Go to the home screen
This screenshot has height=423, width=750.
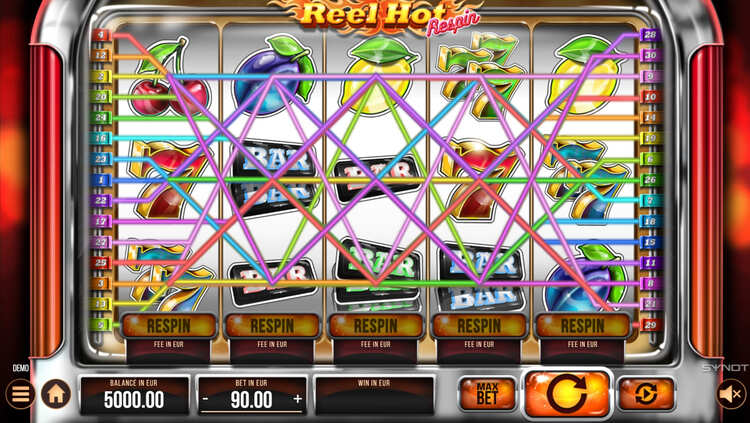(x=56, y=394)
